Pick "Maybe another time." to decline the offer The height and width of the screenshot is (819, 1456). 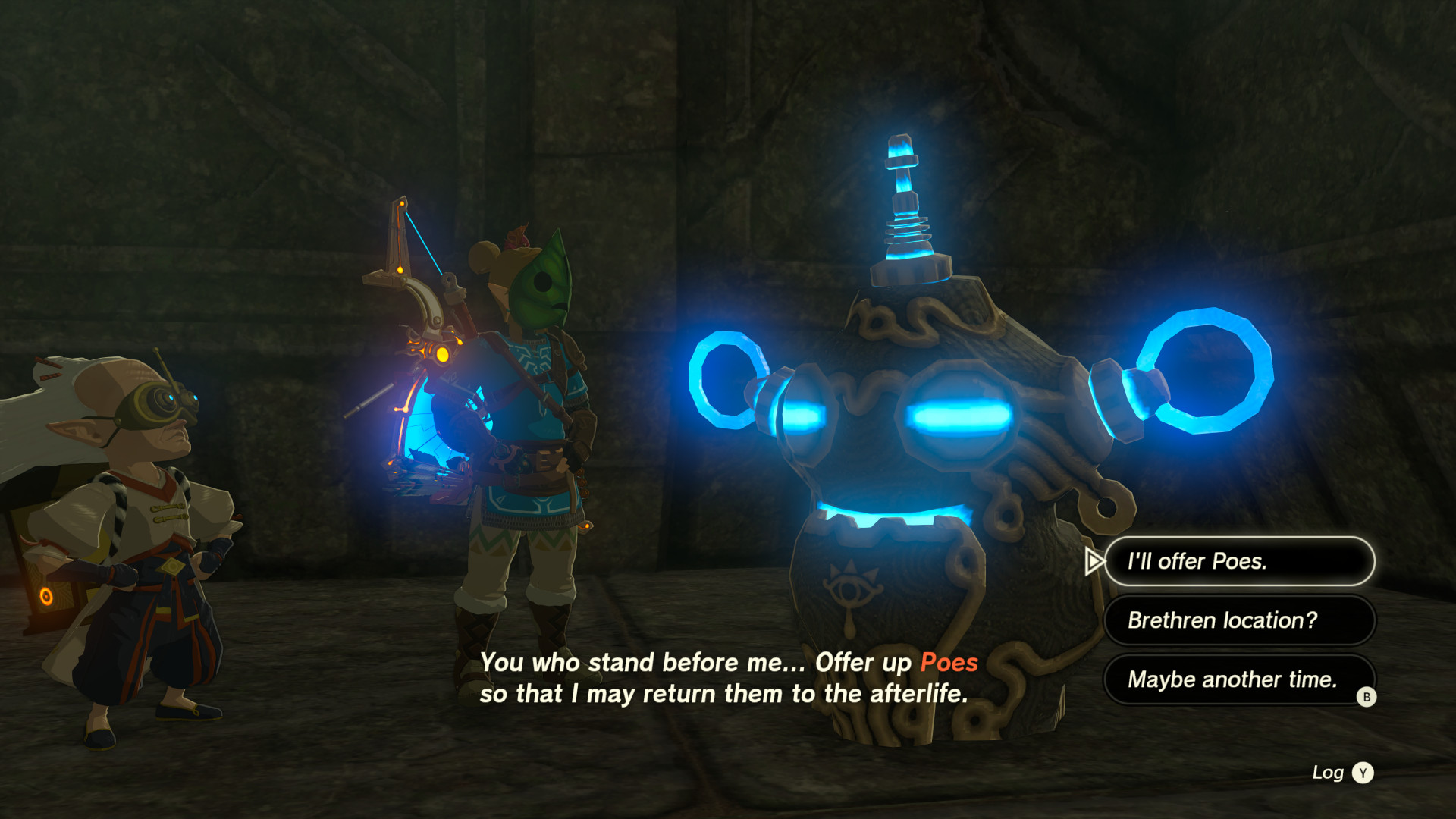coord(1232,679)
